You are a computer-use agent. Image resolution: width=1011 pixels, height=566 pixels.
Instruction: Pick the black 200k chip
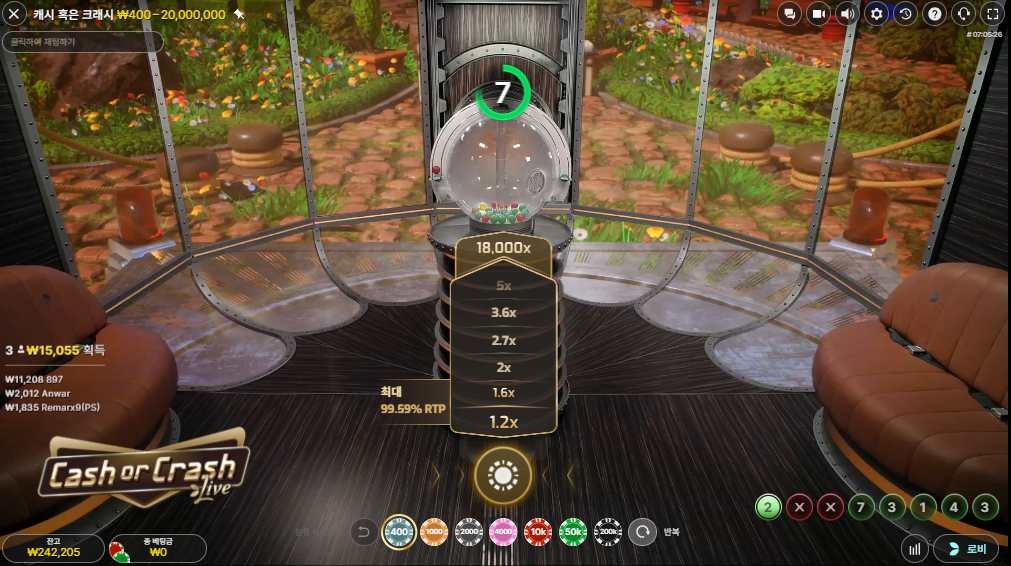(607, 532)
